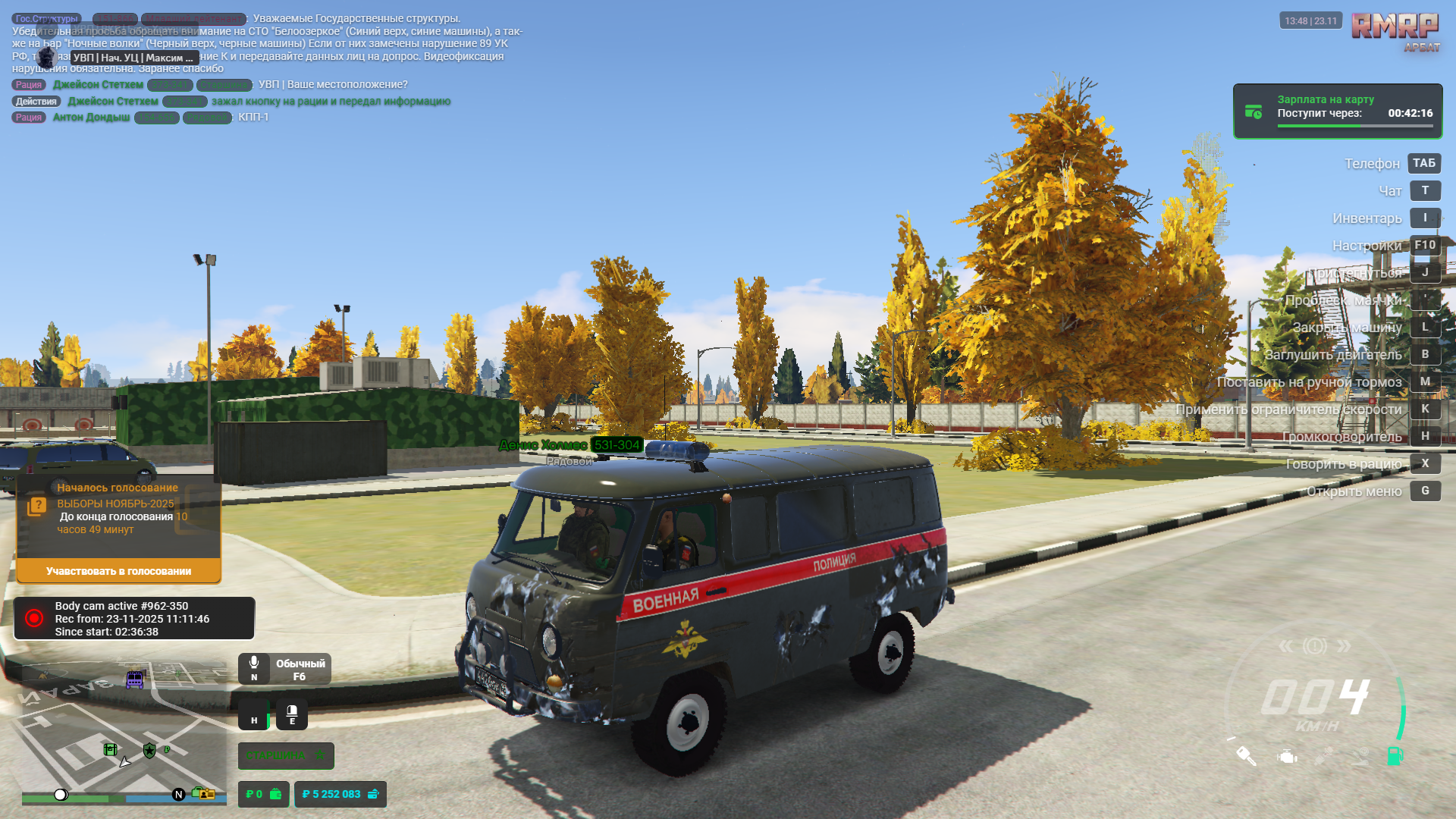Screen dimensions: 1456x819
Task: Select the microphone icon in the voice panel
Action: pos(254,662)
